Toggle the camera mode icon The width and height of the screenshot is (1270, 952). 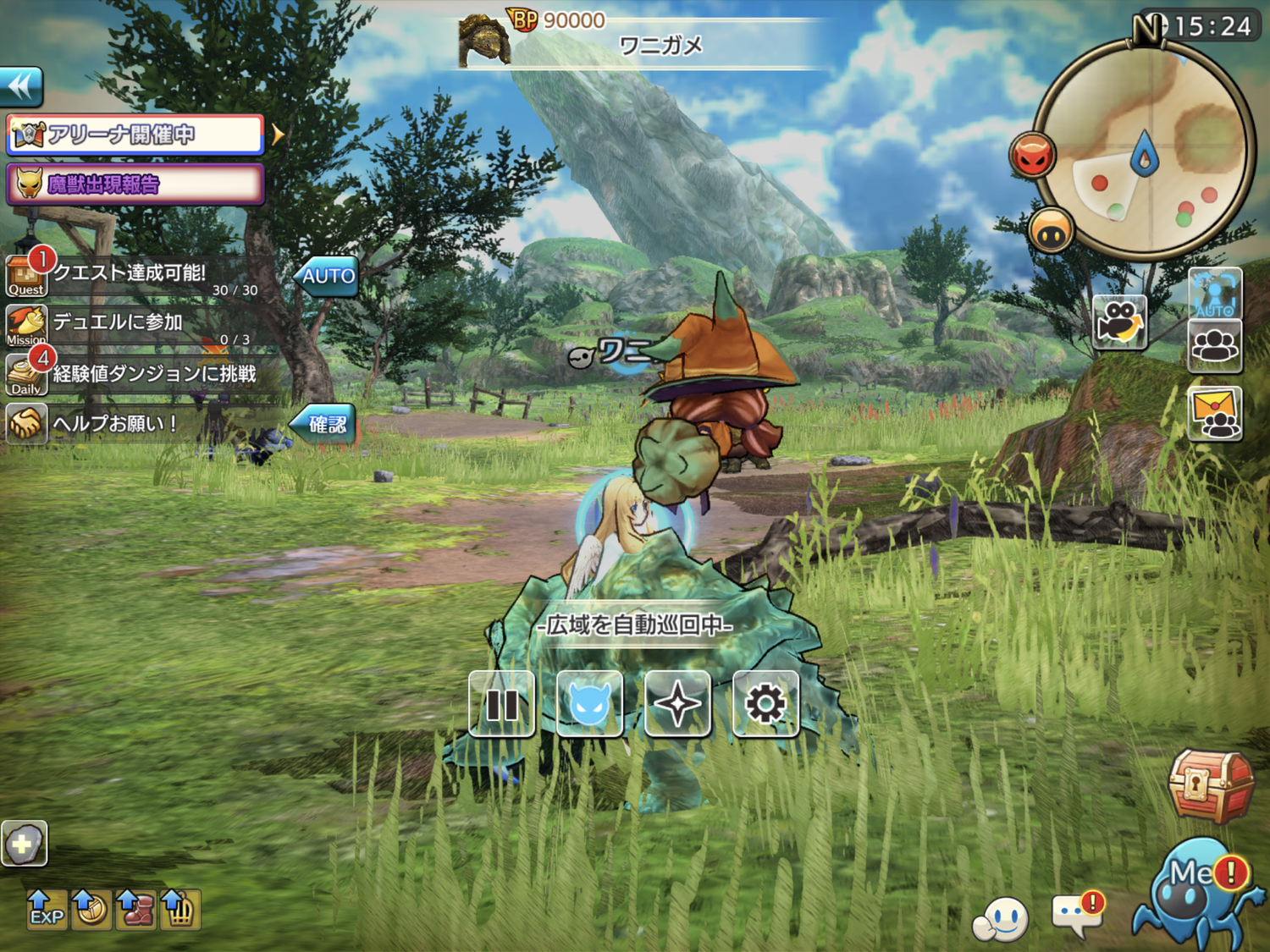(x=1119, y=322)
